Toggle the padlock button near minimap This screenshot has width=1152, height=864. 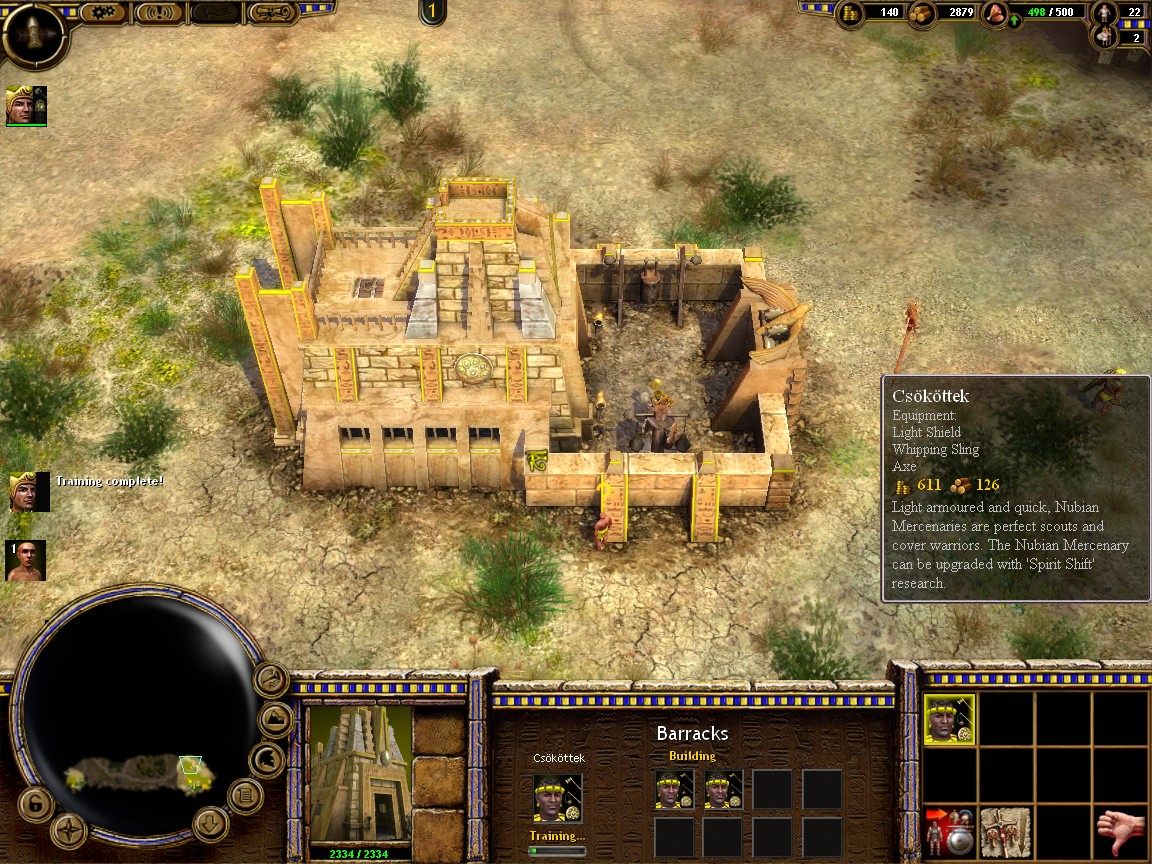[34, 803]
